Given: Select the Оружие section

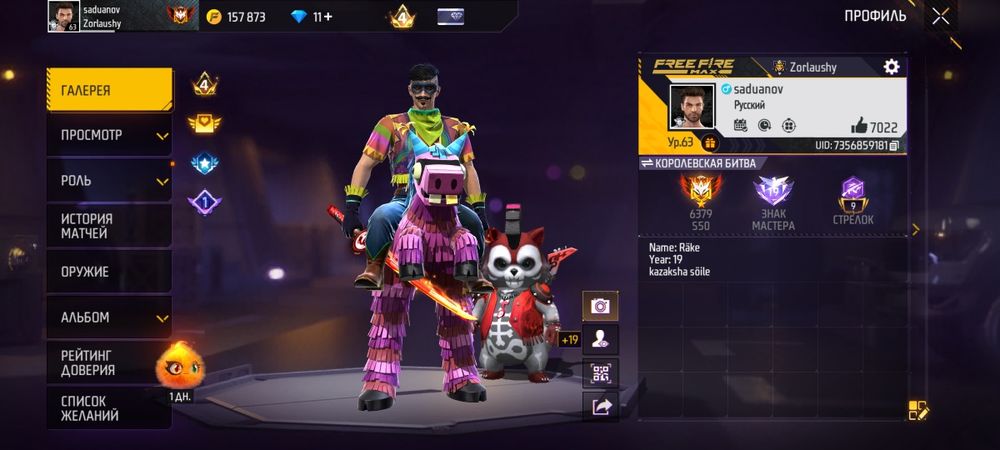Looking at the screenshot, I should [x=108, y=272].
